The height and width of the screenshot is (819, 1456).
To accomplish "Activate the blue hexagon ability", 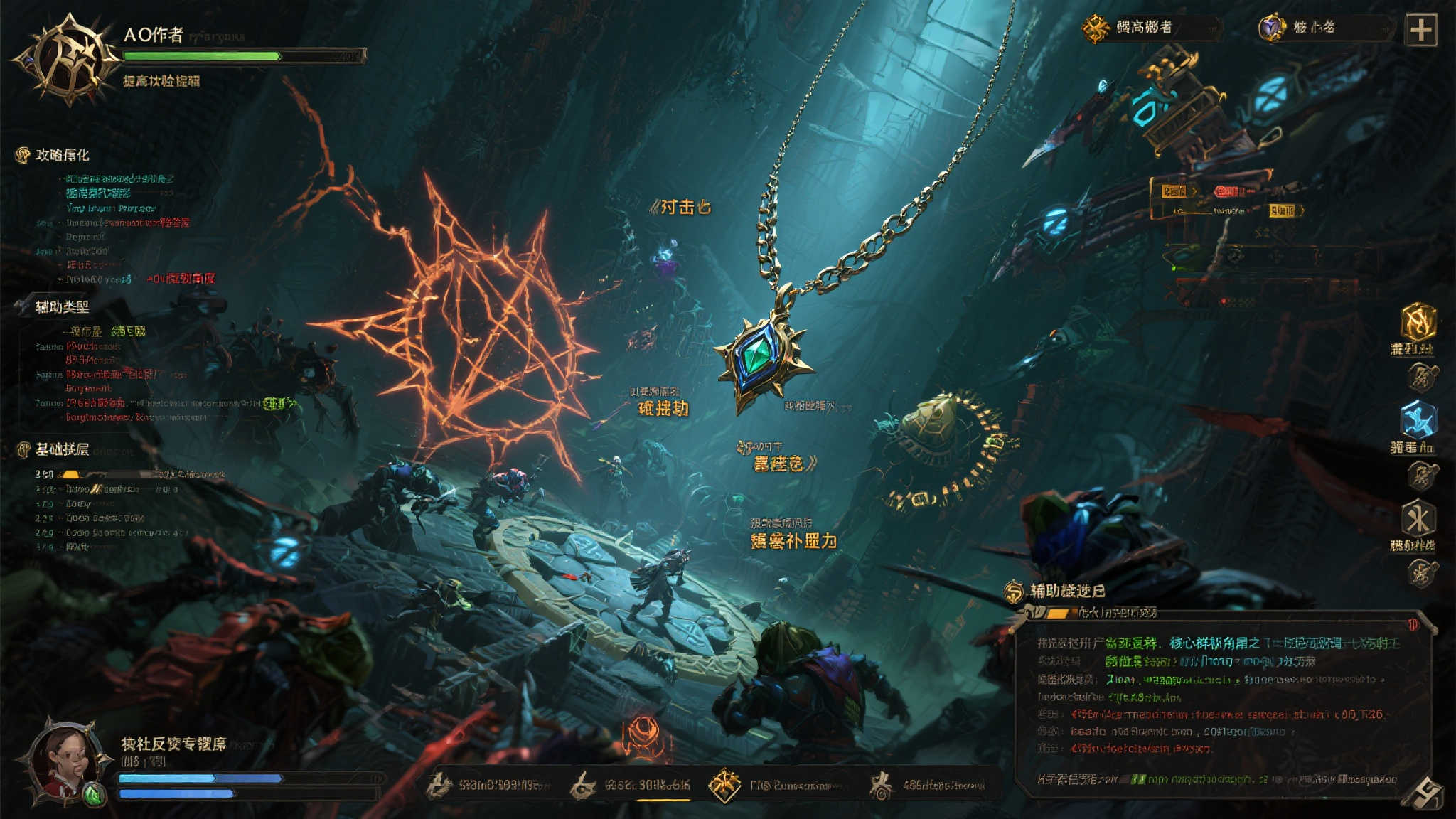I will (1418, 419).
